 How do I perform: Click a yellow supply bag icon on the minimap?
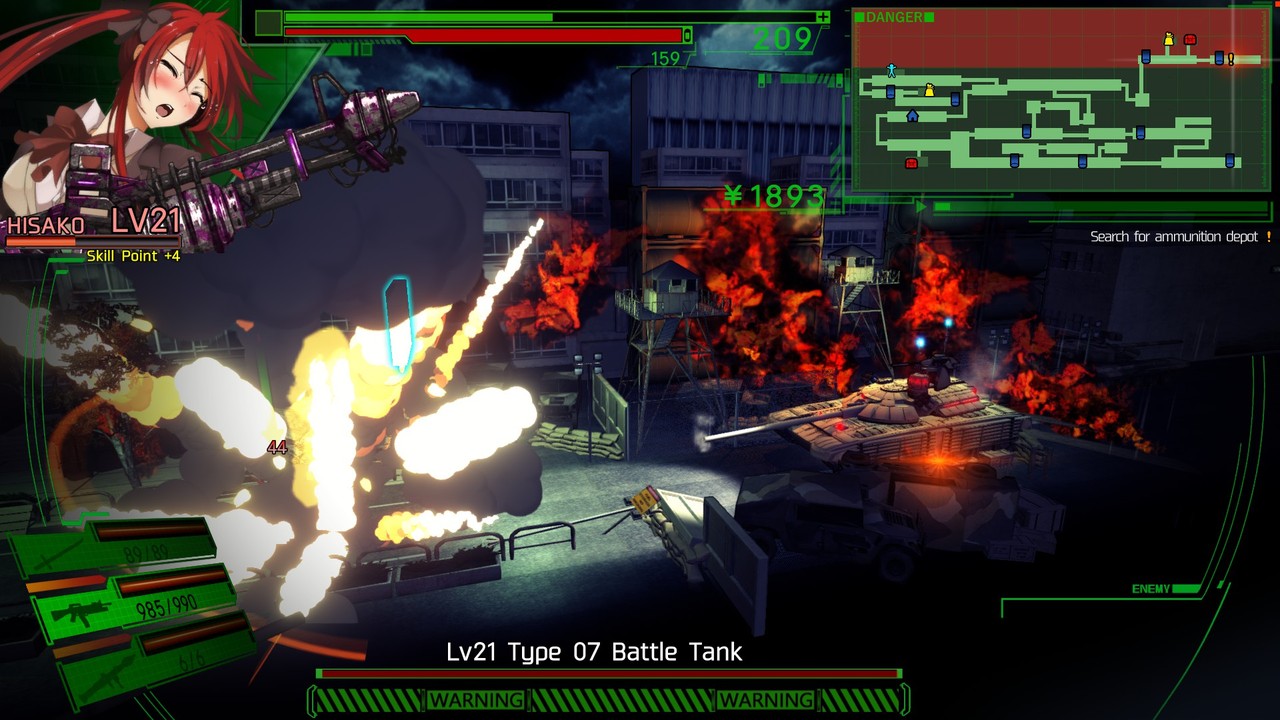929,89
